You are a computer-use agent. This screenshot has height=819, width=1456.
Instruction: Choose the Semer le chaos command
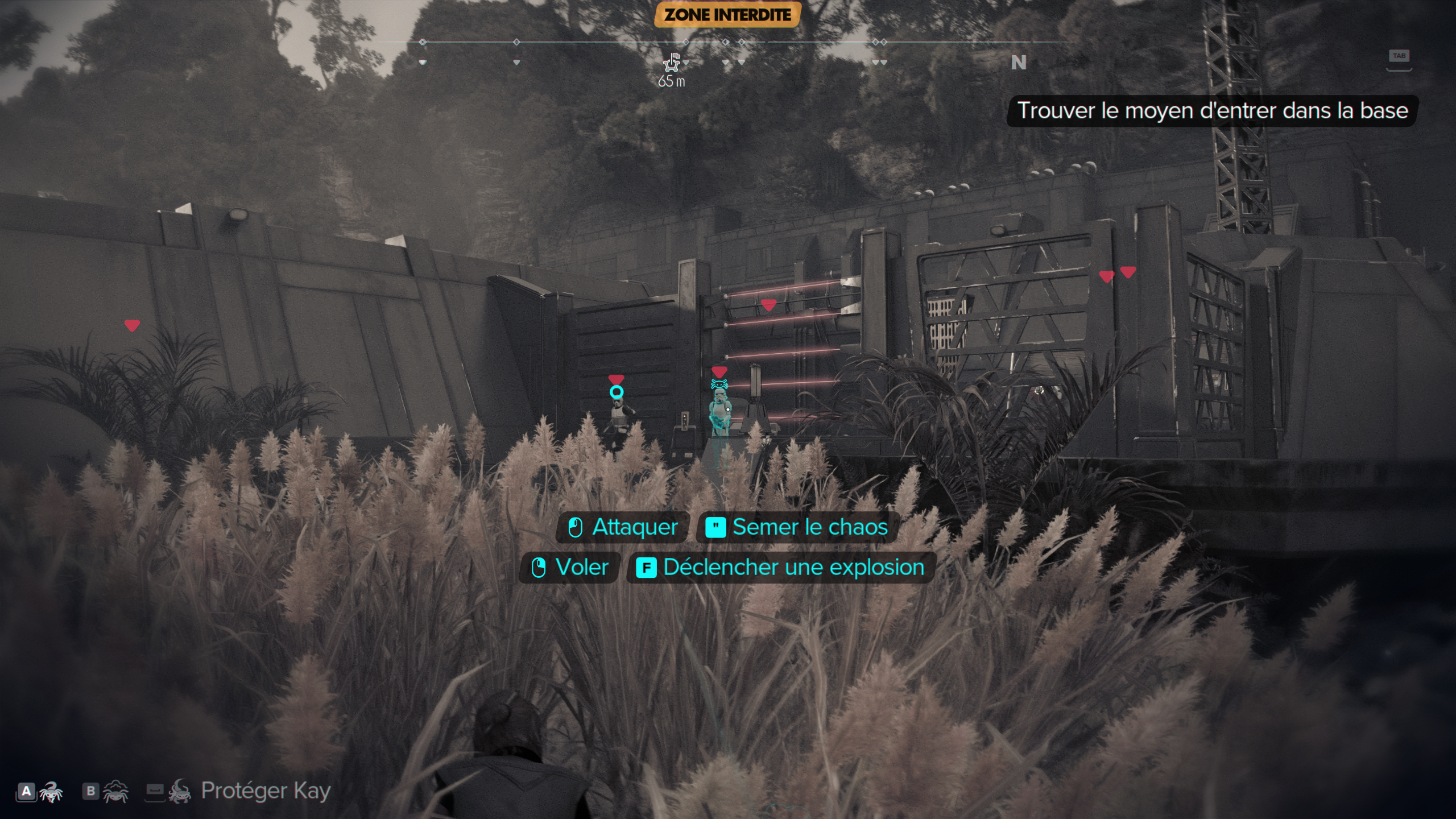[797, 527]
